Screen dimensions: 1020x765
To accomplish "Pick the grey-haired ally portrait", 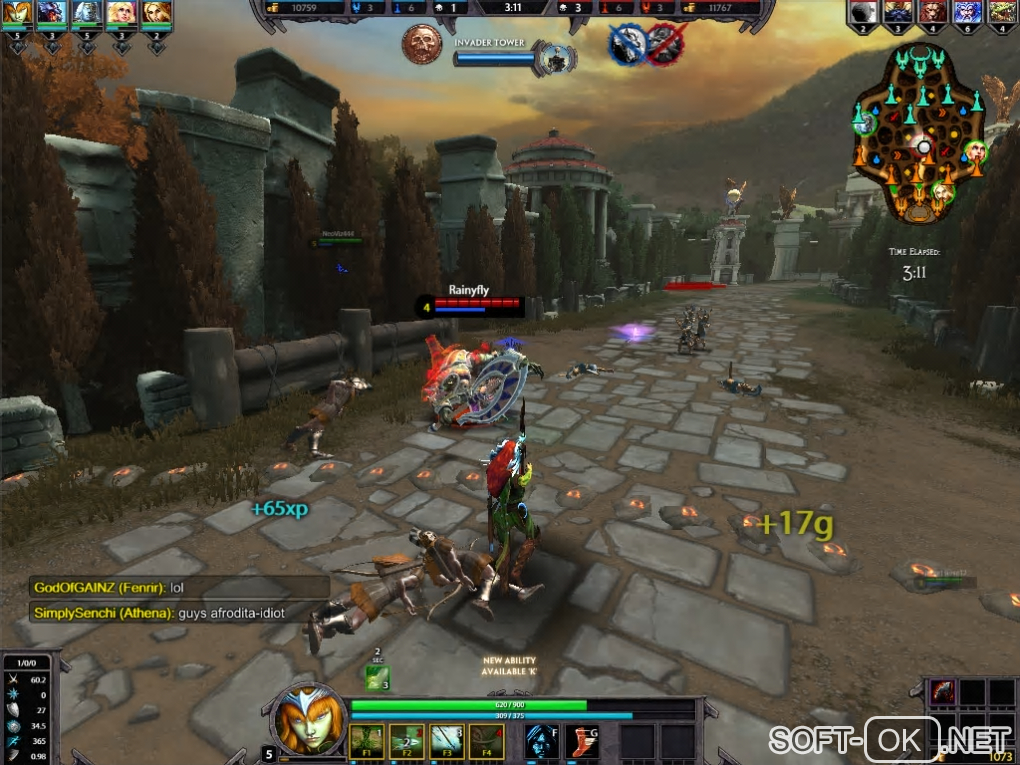I will point(87,14).
